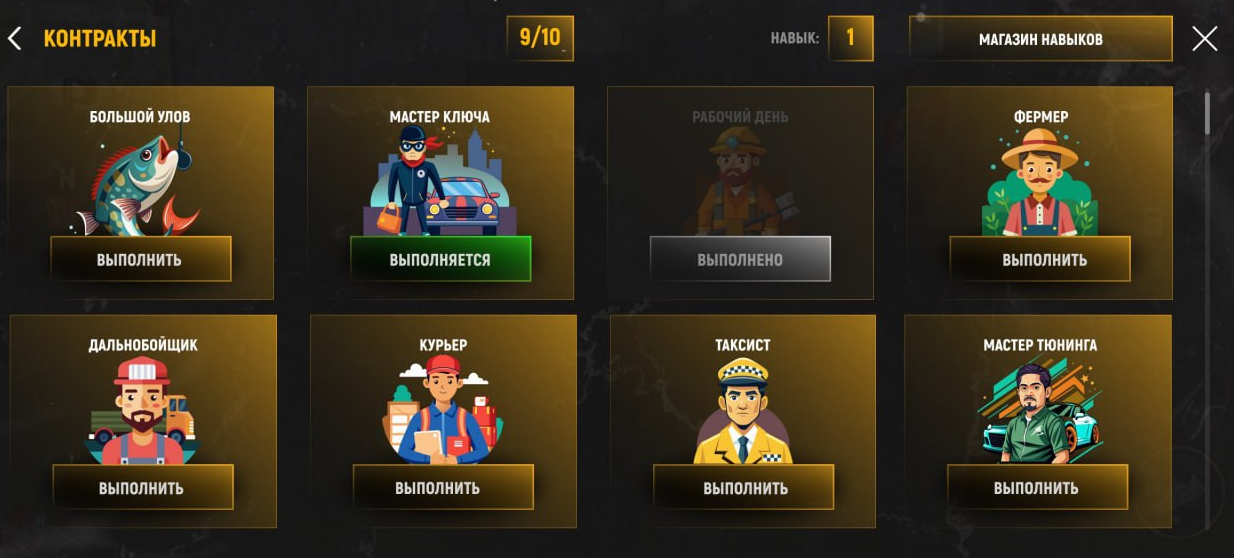Start the Курьер contract
The image size is (1234, 558).
(x=442, y=488)
